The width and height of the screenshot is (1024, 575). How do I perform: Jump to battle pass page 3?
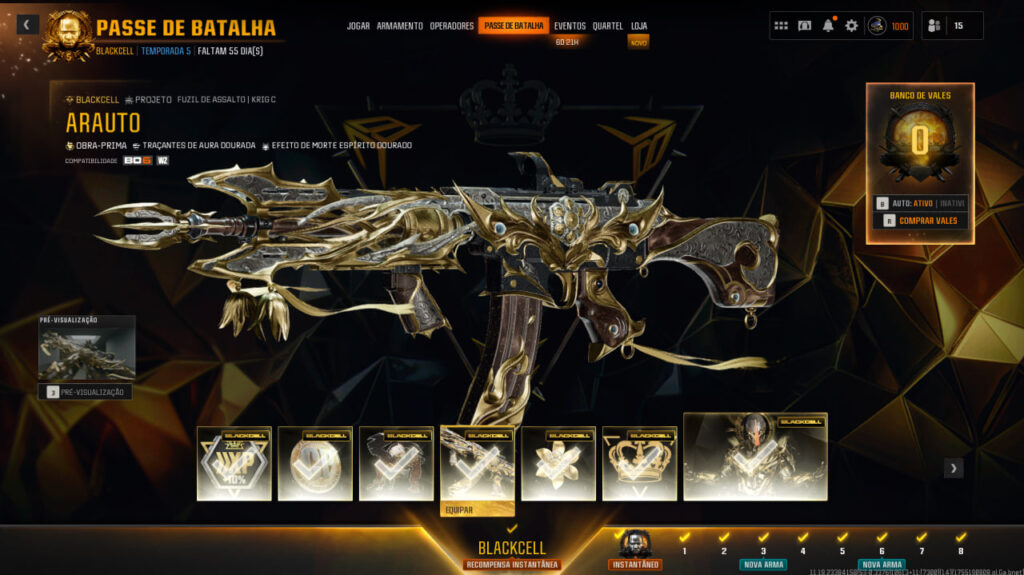click(763, 550)
